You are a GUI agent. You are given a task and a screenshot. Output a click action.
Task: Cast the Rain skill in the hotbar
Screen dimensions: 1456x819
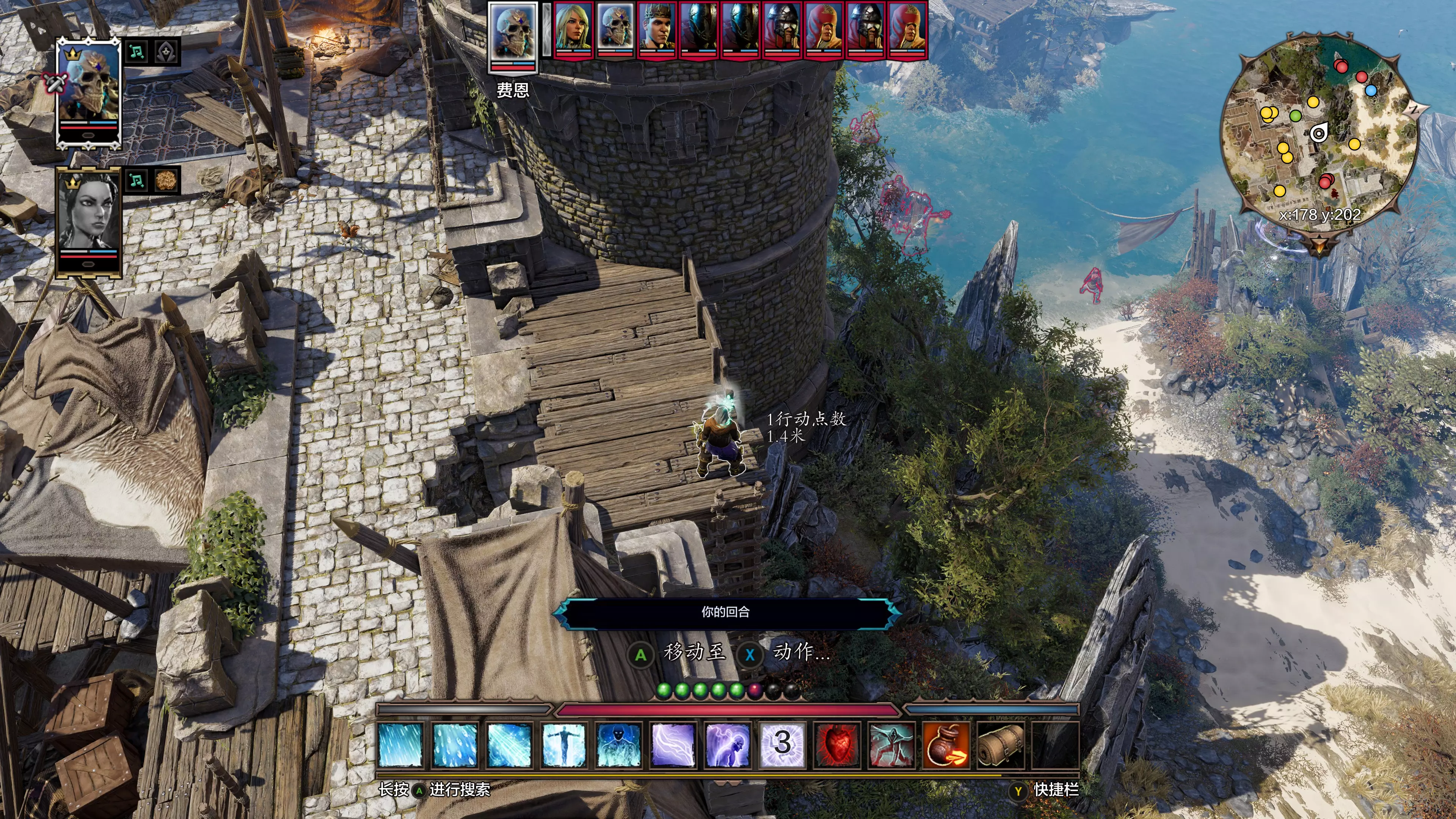tap(401, 744)
